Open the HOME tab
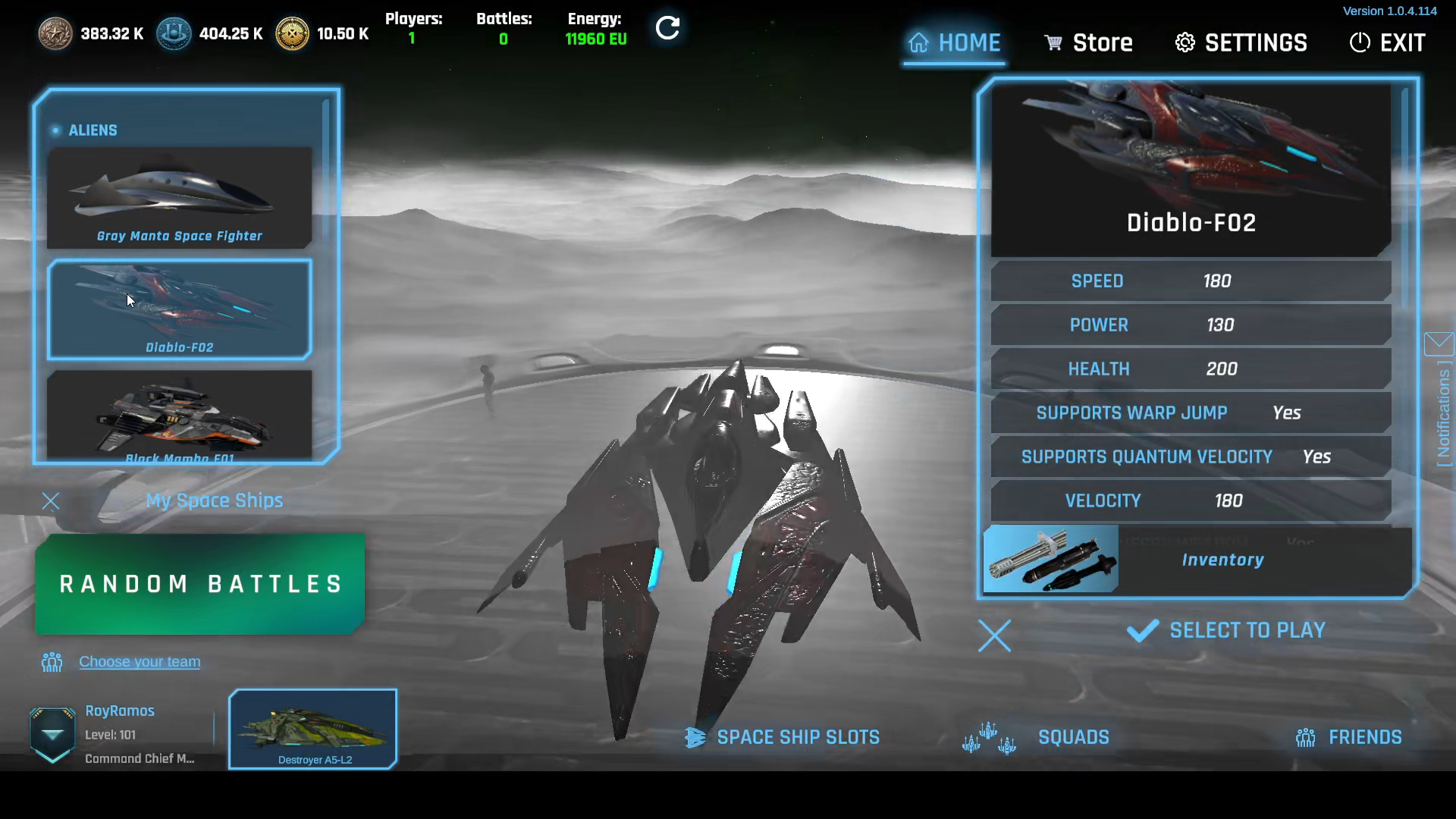This screenshot has height=819, width=1456. pos(955,43)
